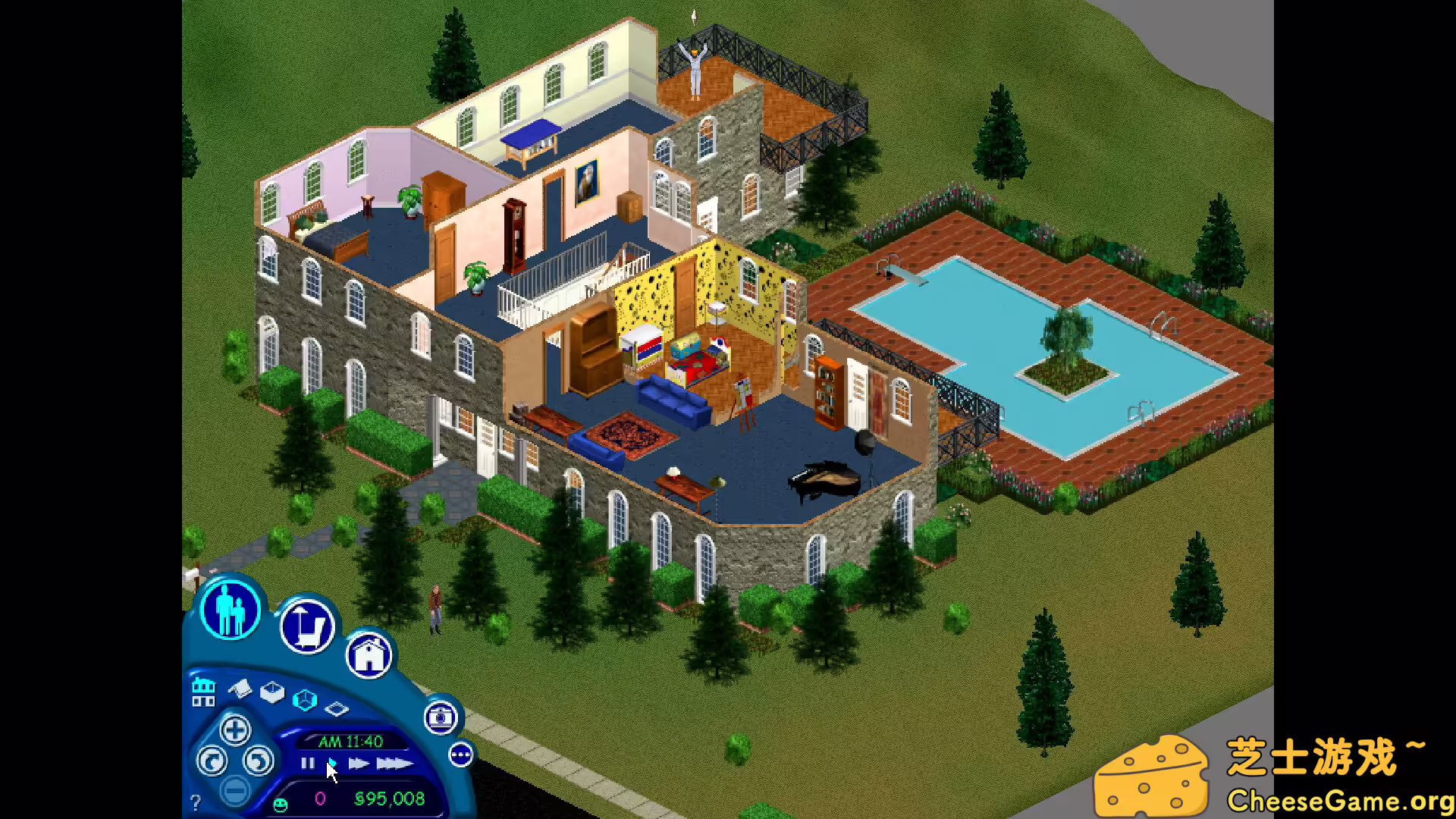Enter Build Mode via the house icon
The height and width of the screenshot is (819, 1456).
369,656
